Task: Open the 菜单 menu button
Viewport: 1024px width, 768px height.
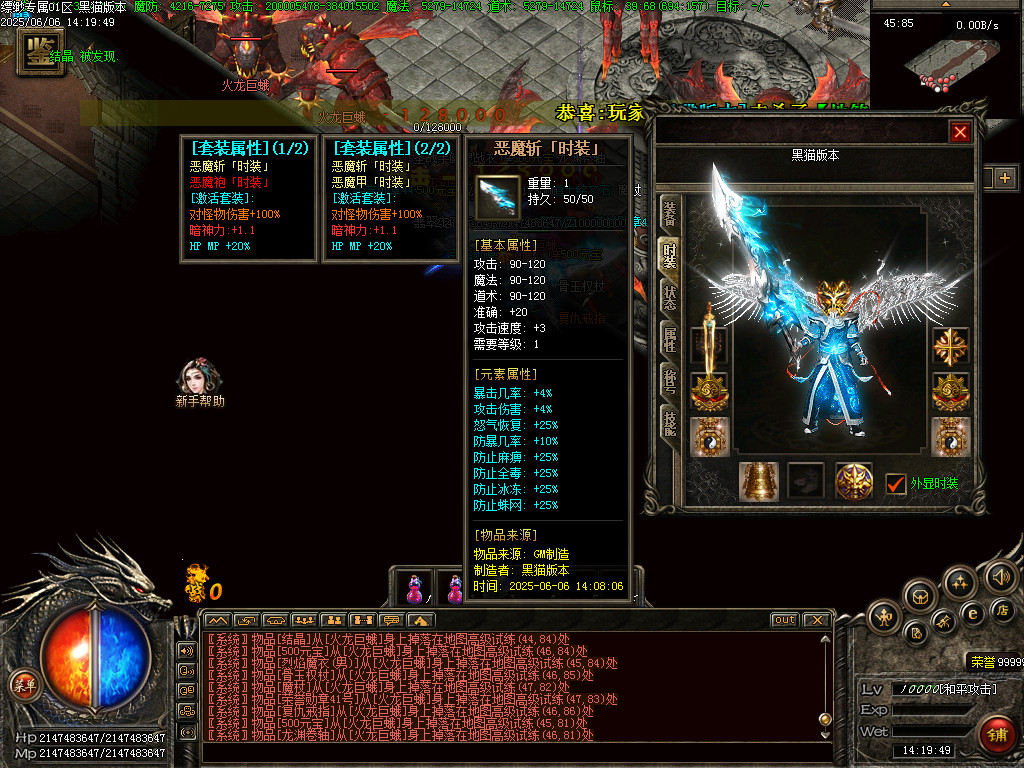Action: pyautogui.click(x=23, y=685)
